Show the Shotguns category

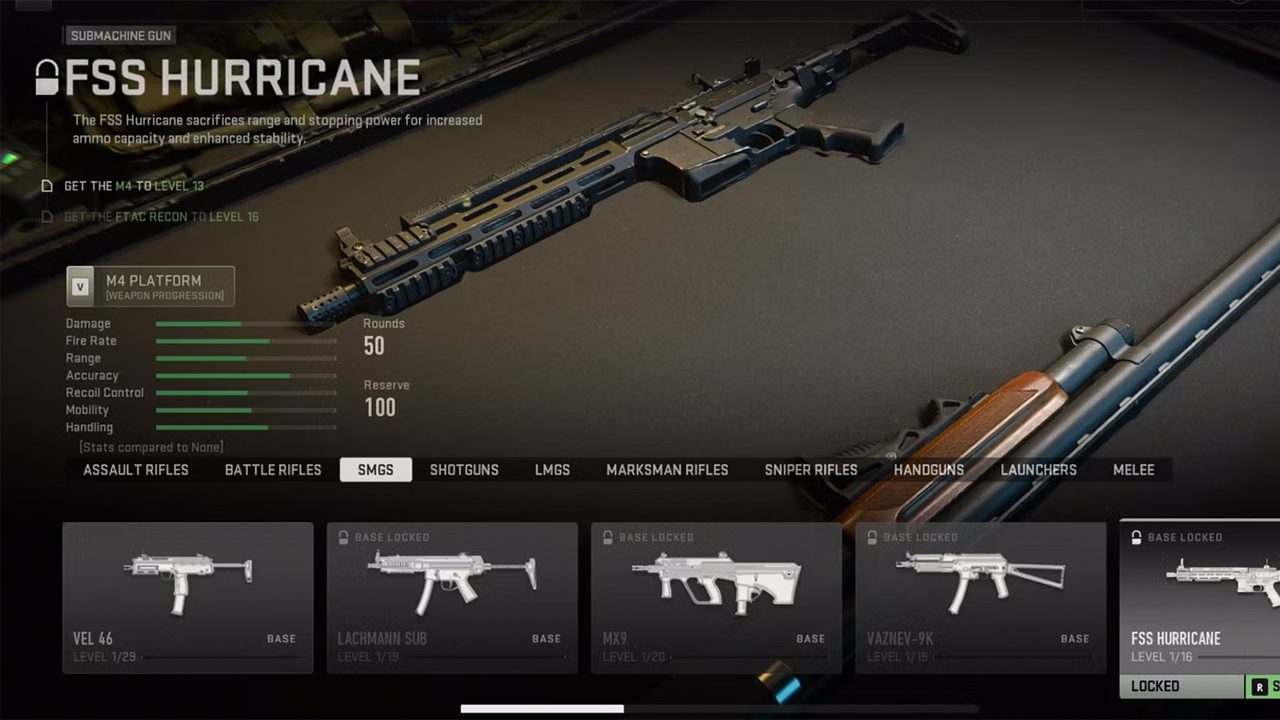(464, 470)
